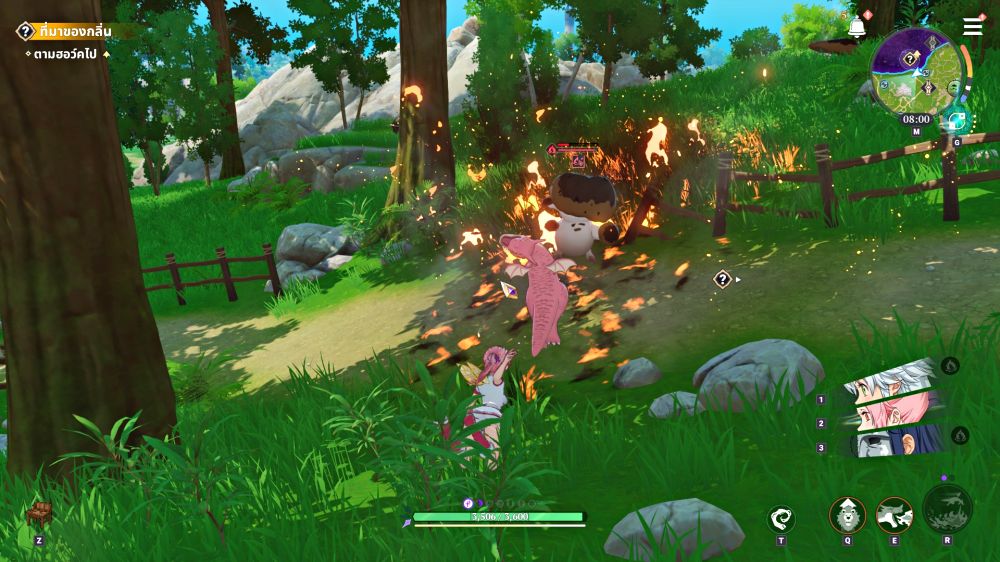This screenshot has height=562, width=1000.
Task: Use the lion head skill
Action: click(x=847, y=515)
